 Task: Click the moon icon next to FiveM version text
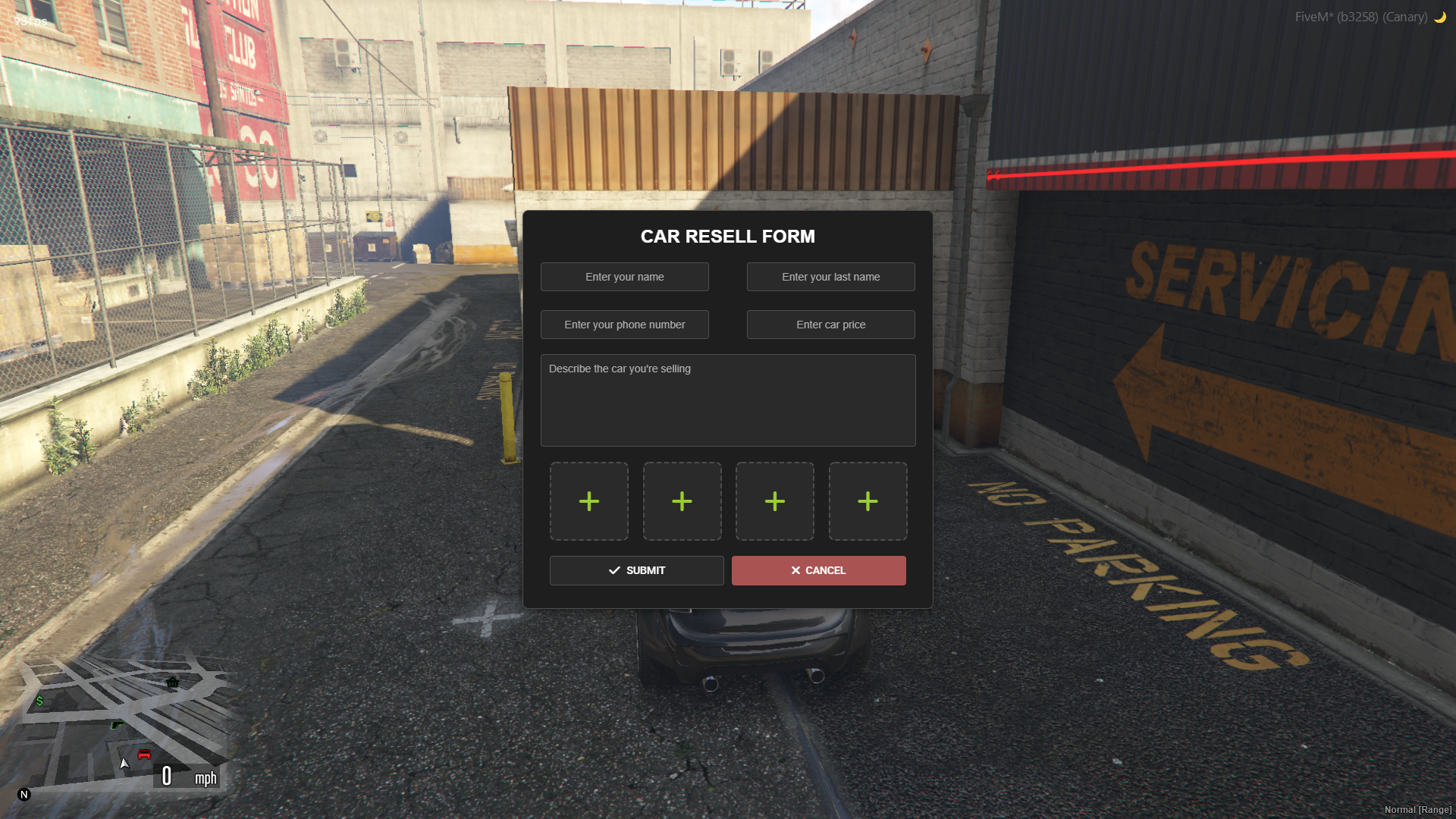1439,17
